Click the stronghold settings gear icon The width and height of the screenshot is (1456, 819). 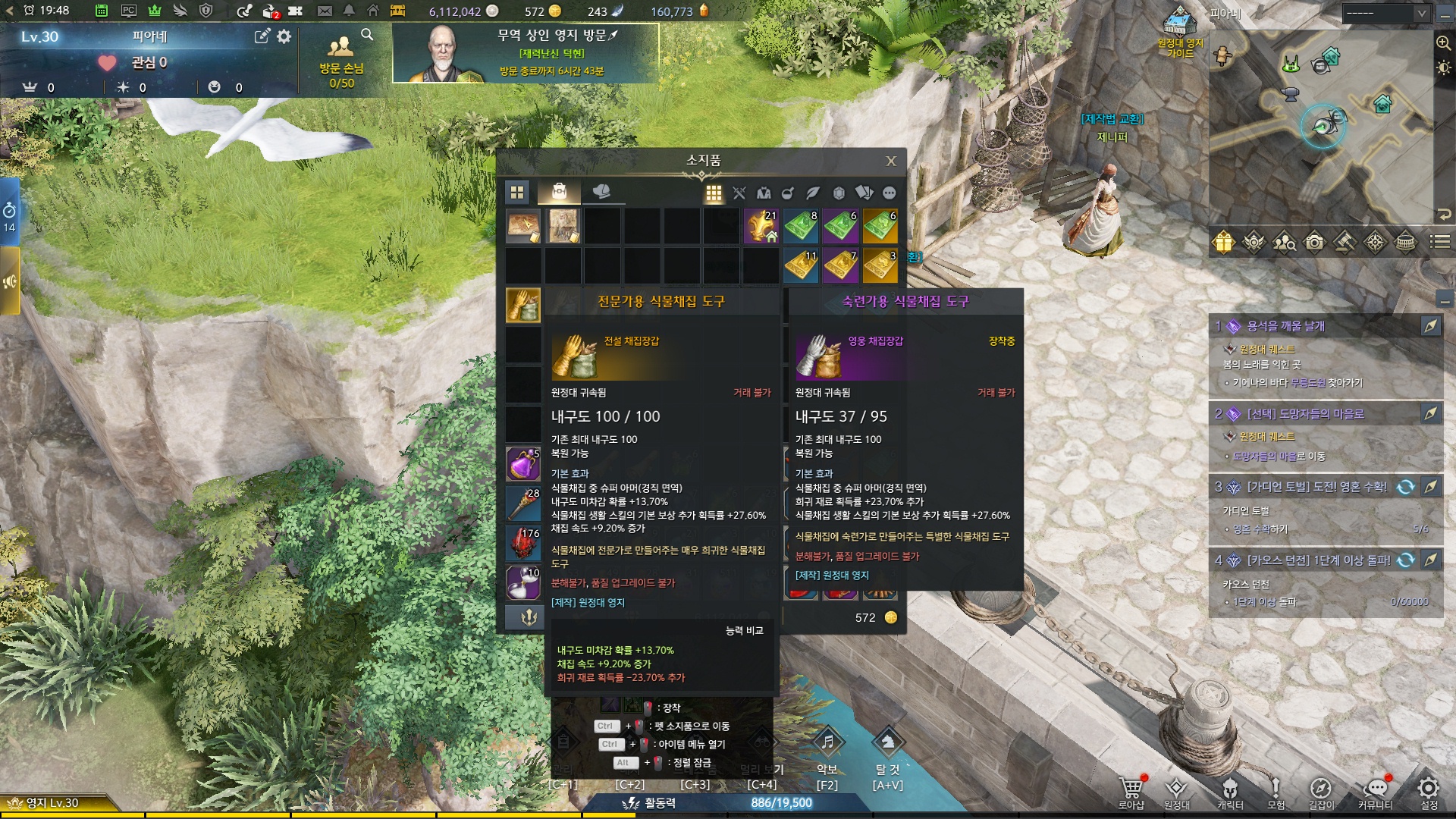(284, 36)
